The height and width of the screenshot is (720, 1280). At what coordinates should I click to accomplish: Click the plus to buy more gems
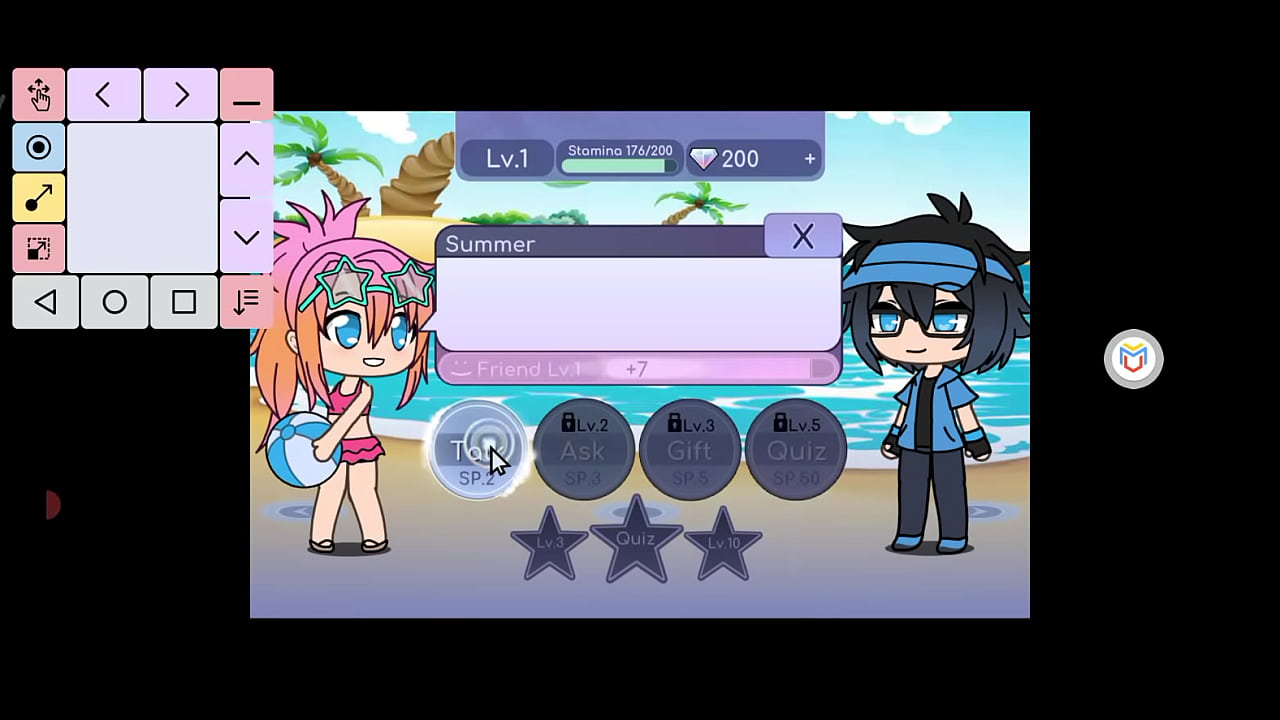click(x=810, y=158)
